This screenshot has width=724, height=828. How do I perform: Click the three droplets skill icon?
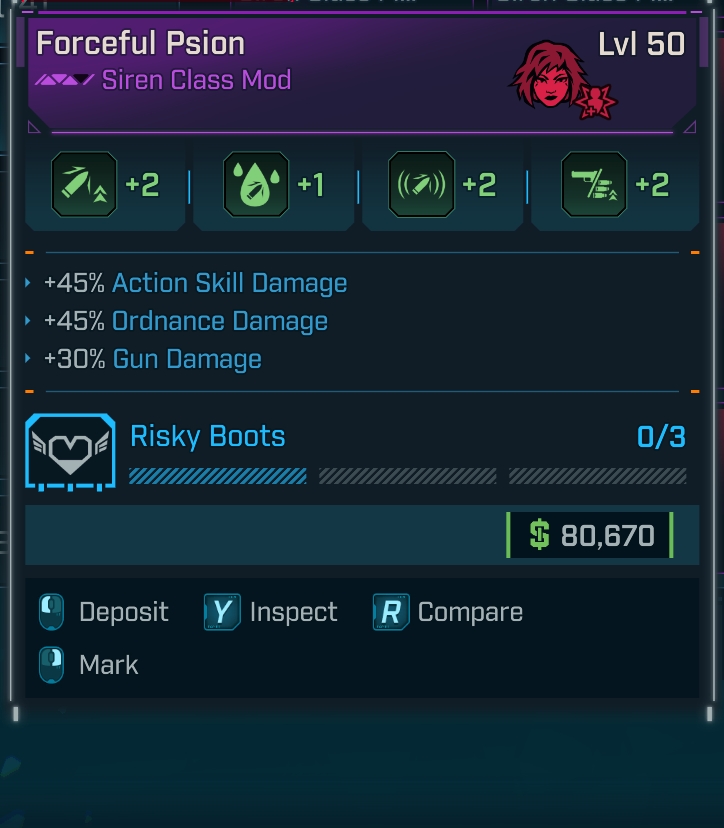coord(257,185)
